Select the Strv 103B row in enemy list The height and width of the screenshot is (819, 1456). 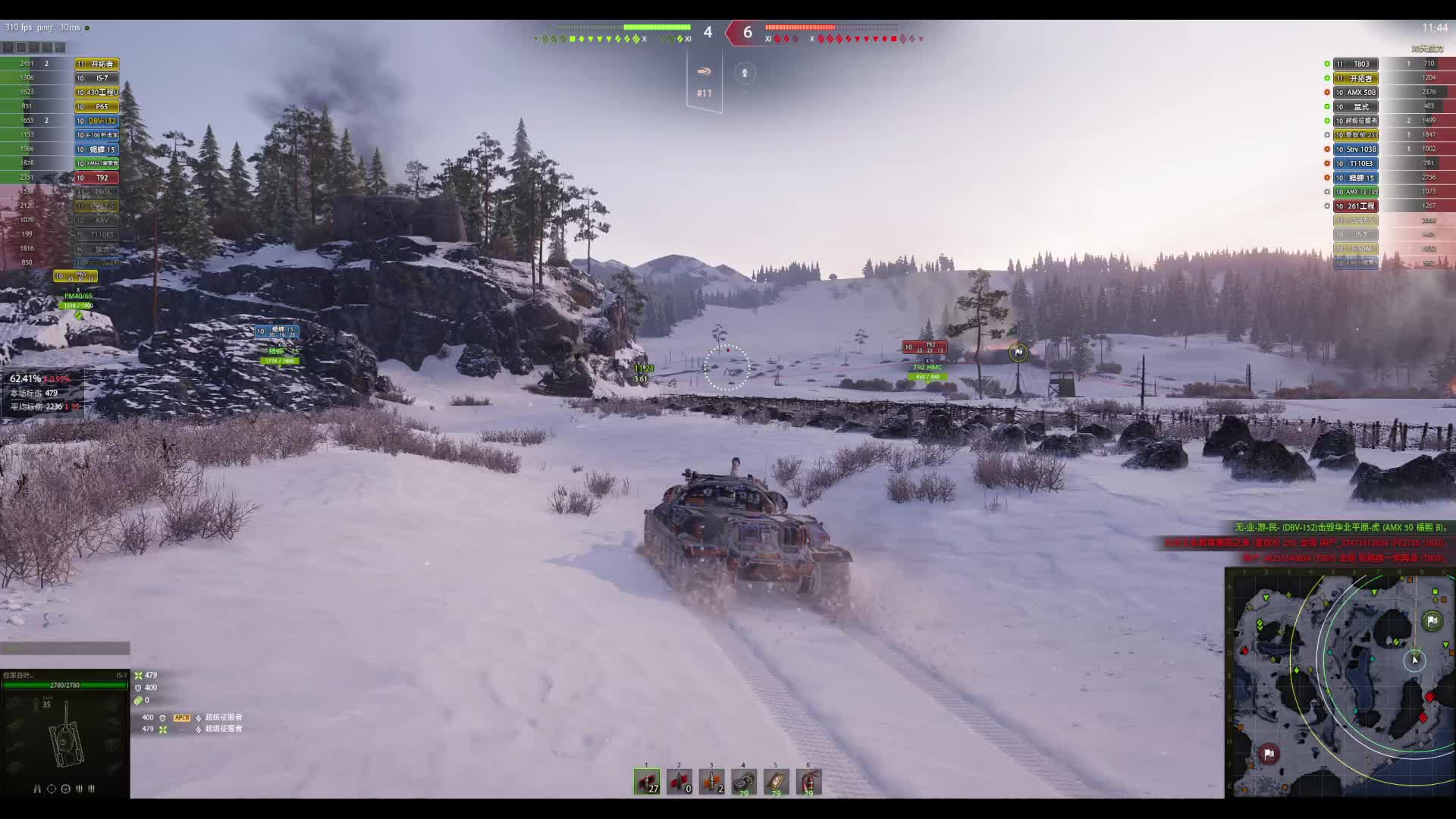pos(1356,149)
